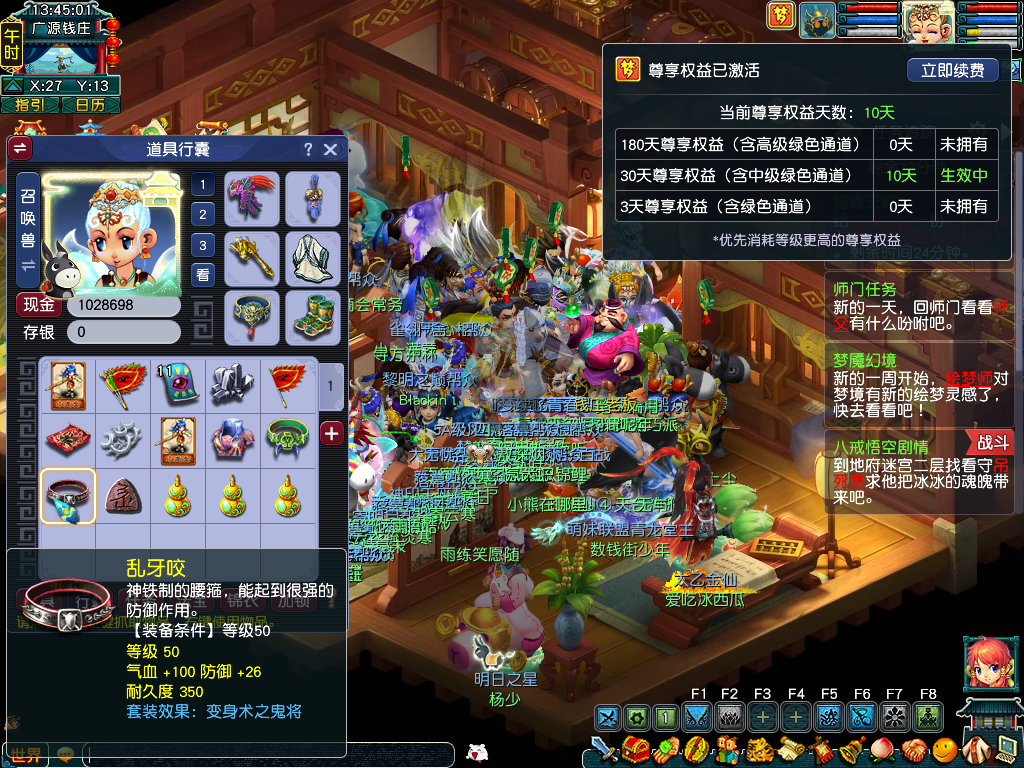Click the red 战斗 battle tab

pos(993,443)
